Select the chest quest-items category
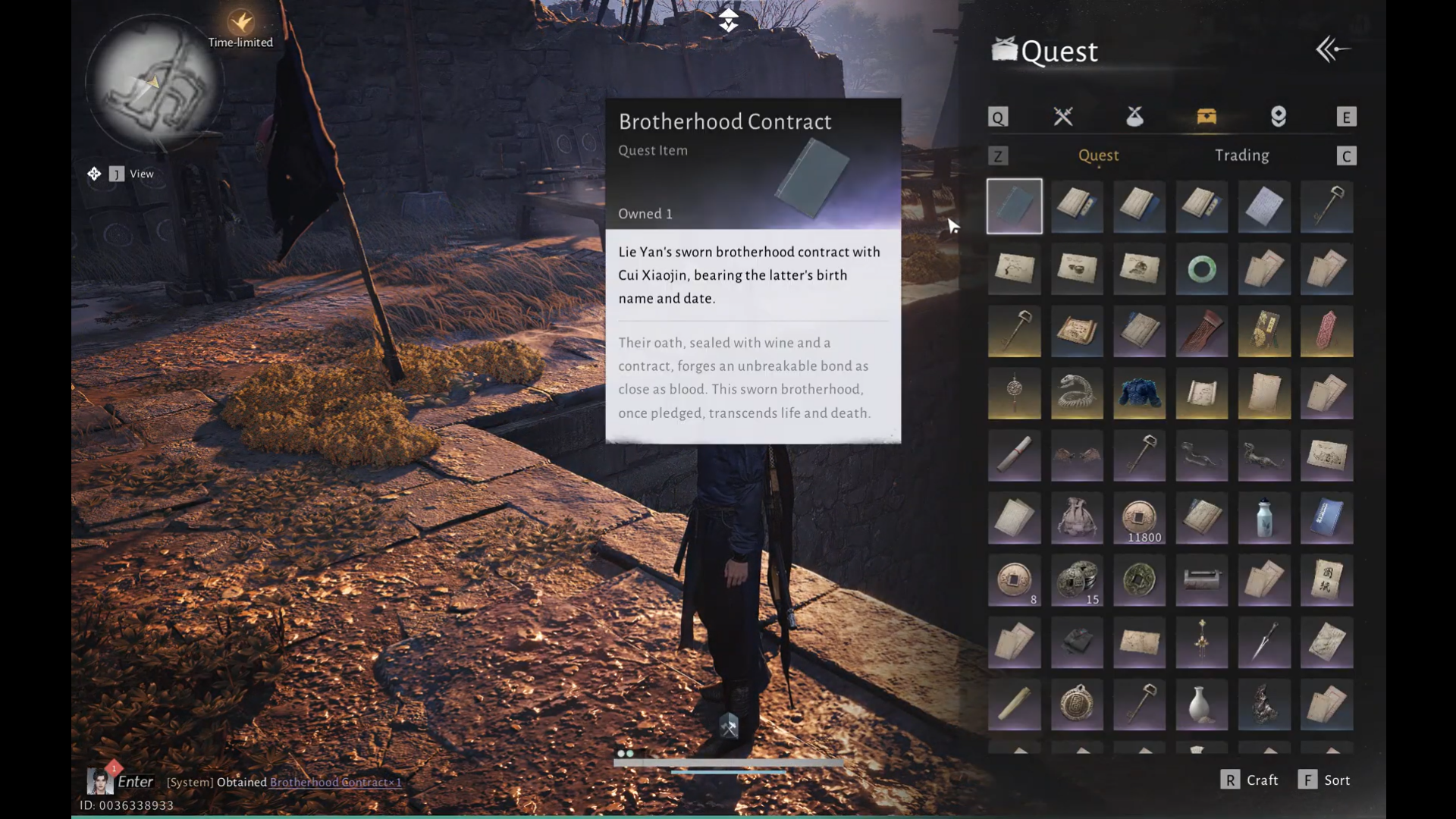The width and height of the screenshot is (1456, 819). (1206, 117)
